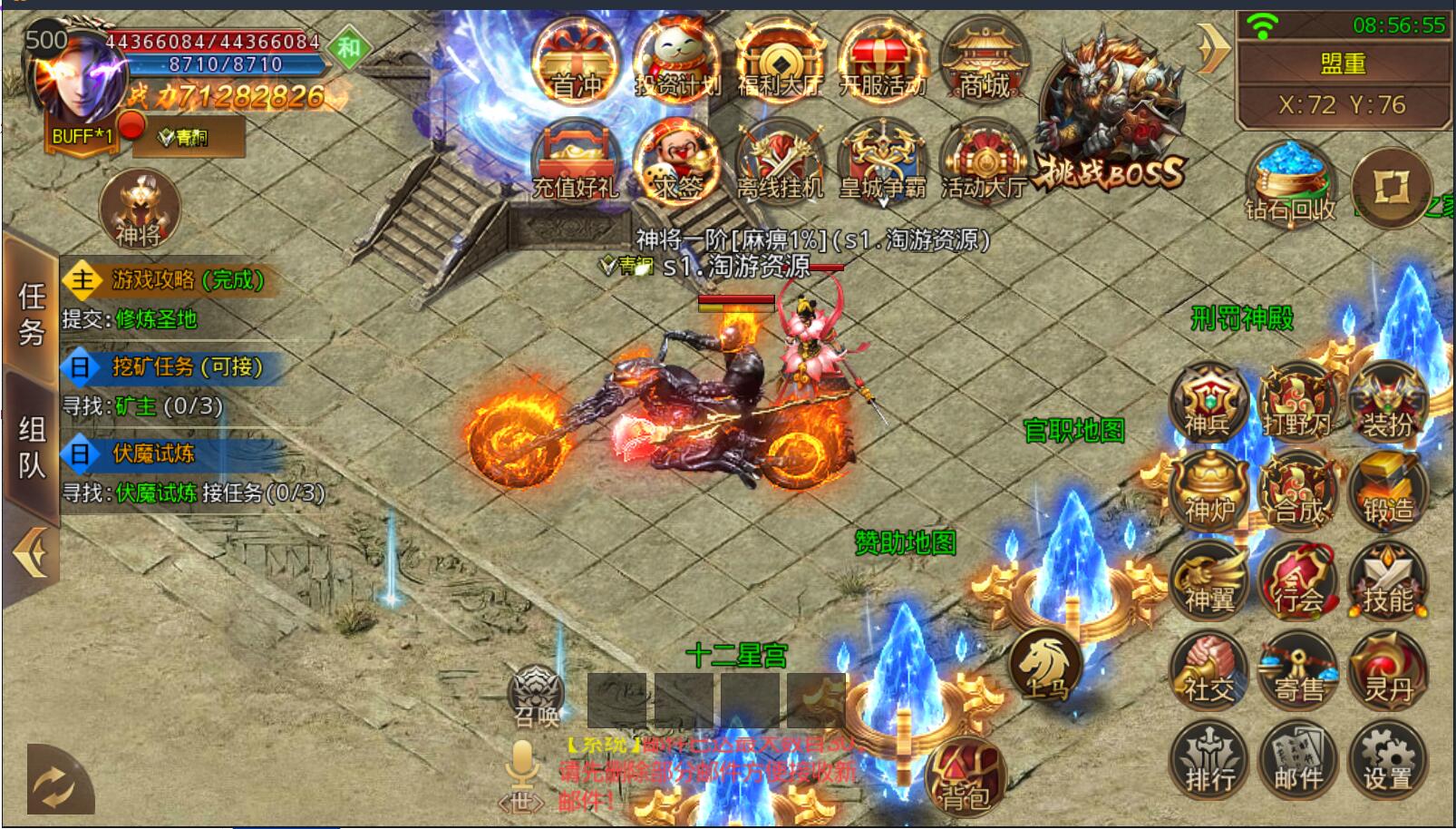Open the 商城 shop

pyautogui.click(x=985, y=62)
